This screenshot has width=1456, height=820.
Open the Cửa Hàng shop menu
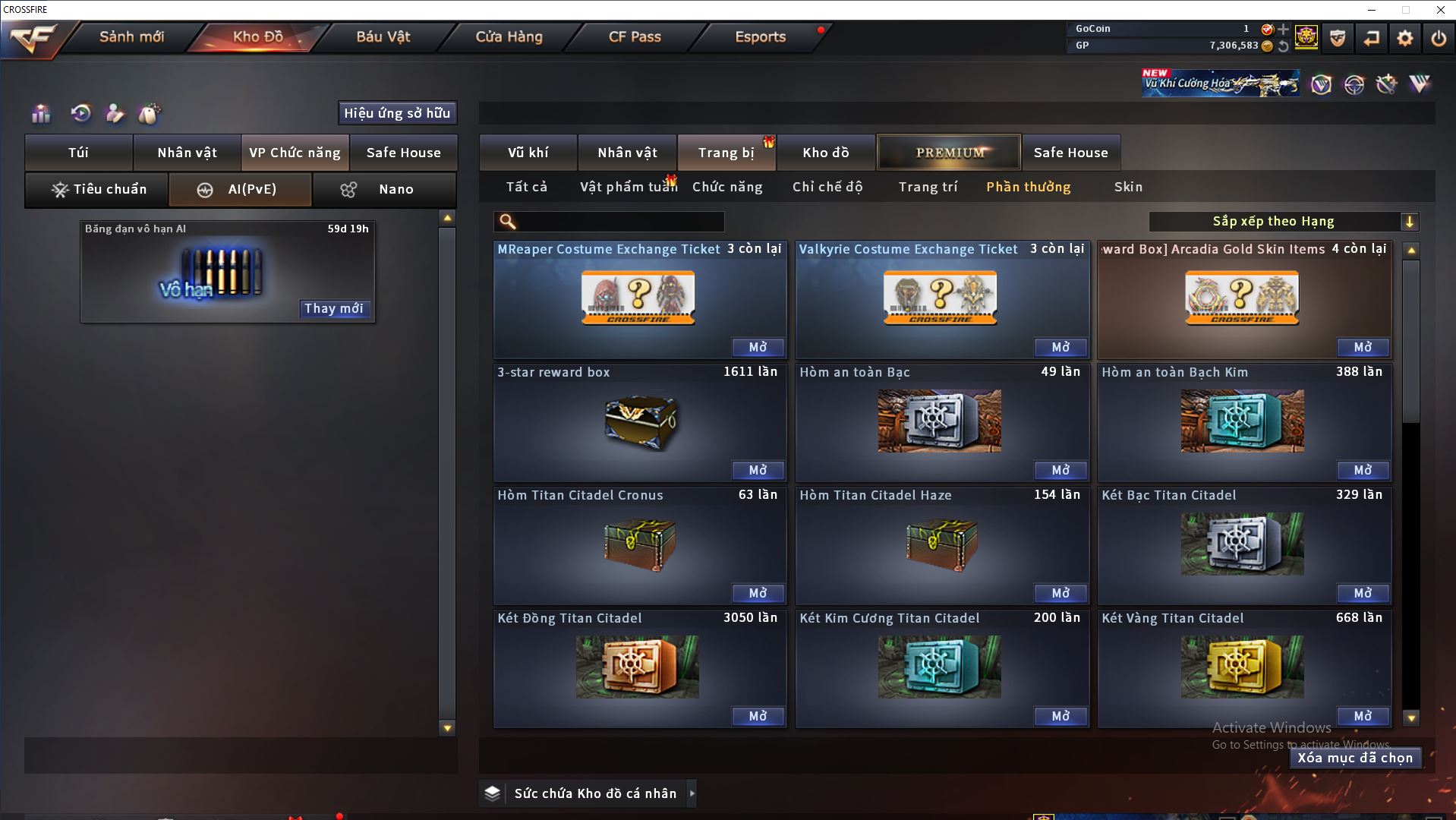(509, 36)
